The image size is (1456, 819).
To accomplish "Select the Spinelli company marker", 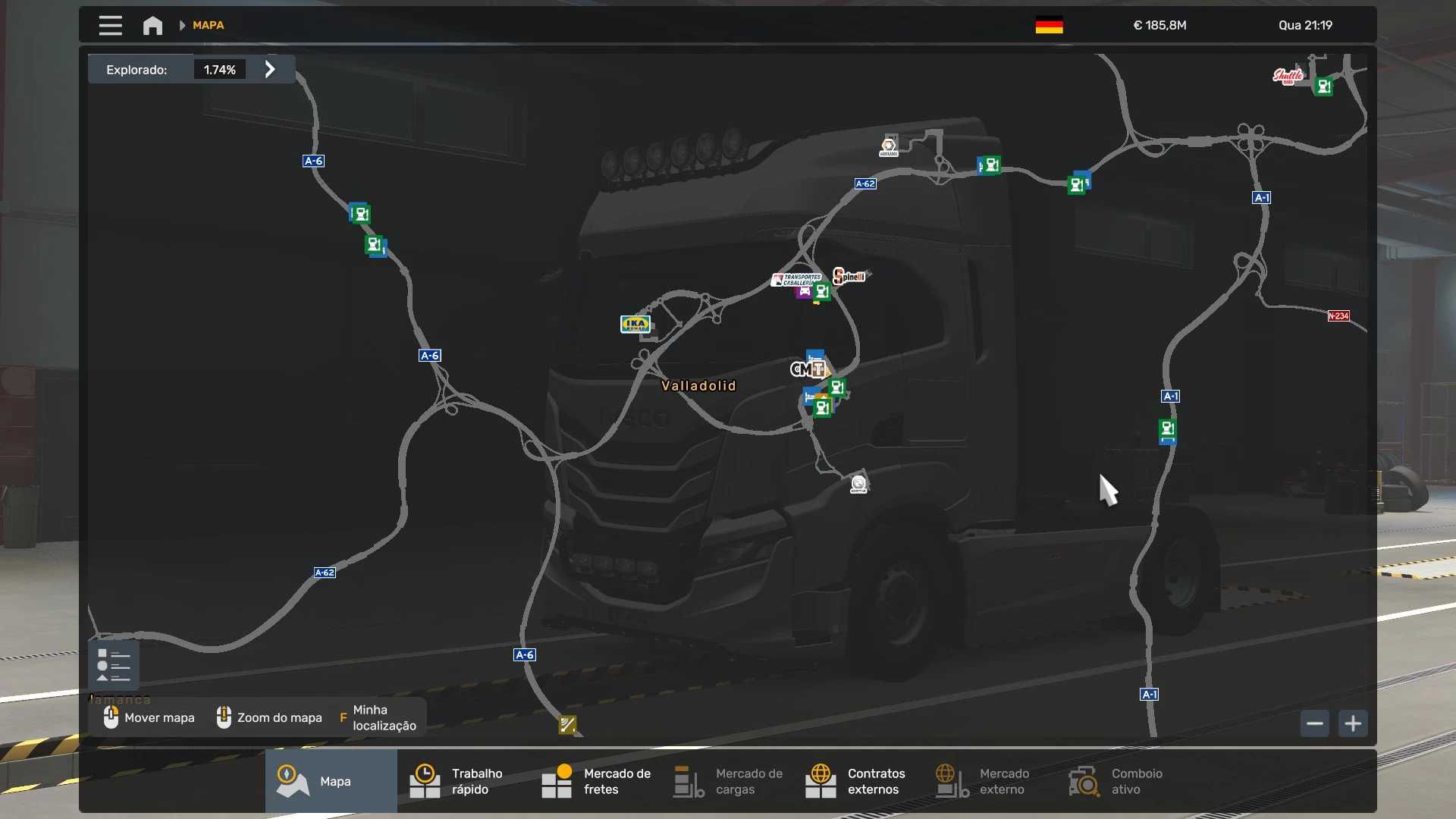I will (849, 276).
